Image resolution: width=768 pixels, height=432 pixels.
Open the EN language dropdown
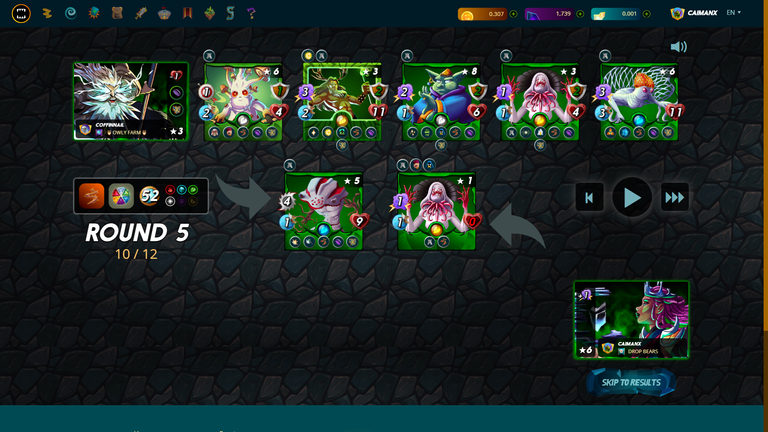(x=733, y=13)
